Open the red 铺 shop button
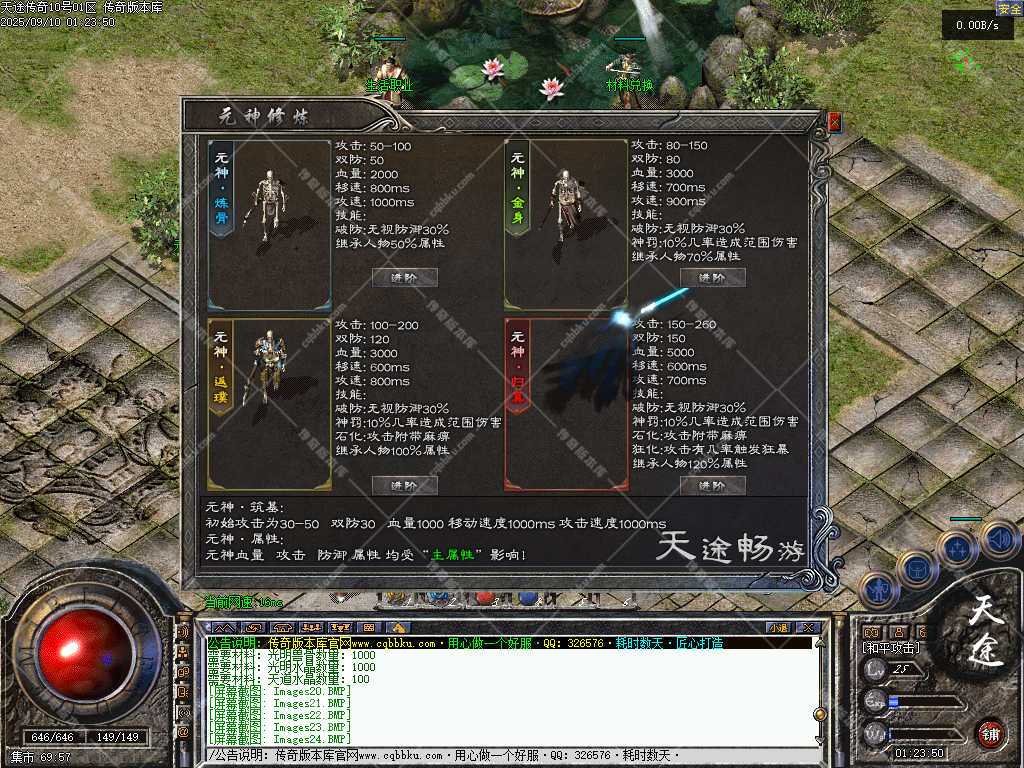The width and height of the screenshot is (1024, 768). 991,733
